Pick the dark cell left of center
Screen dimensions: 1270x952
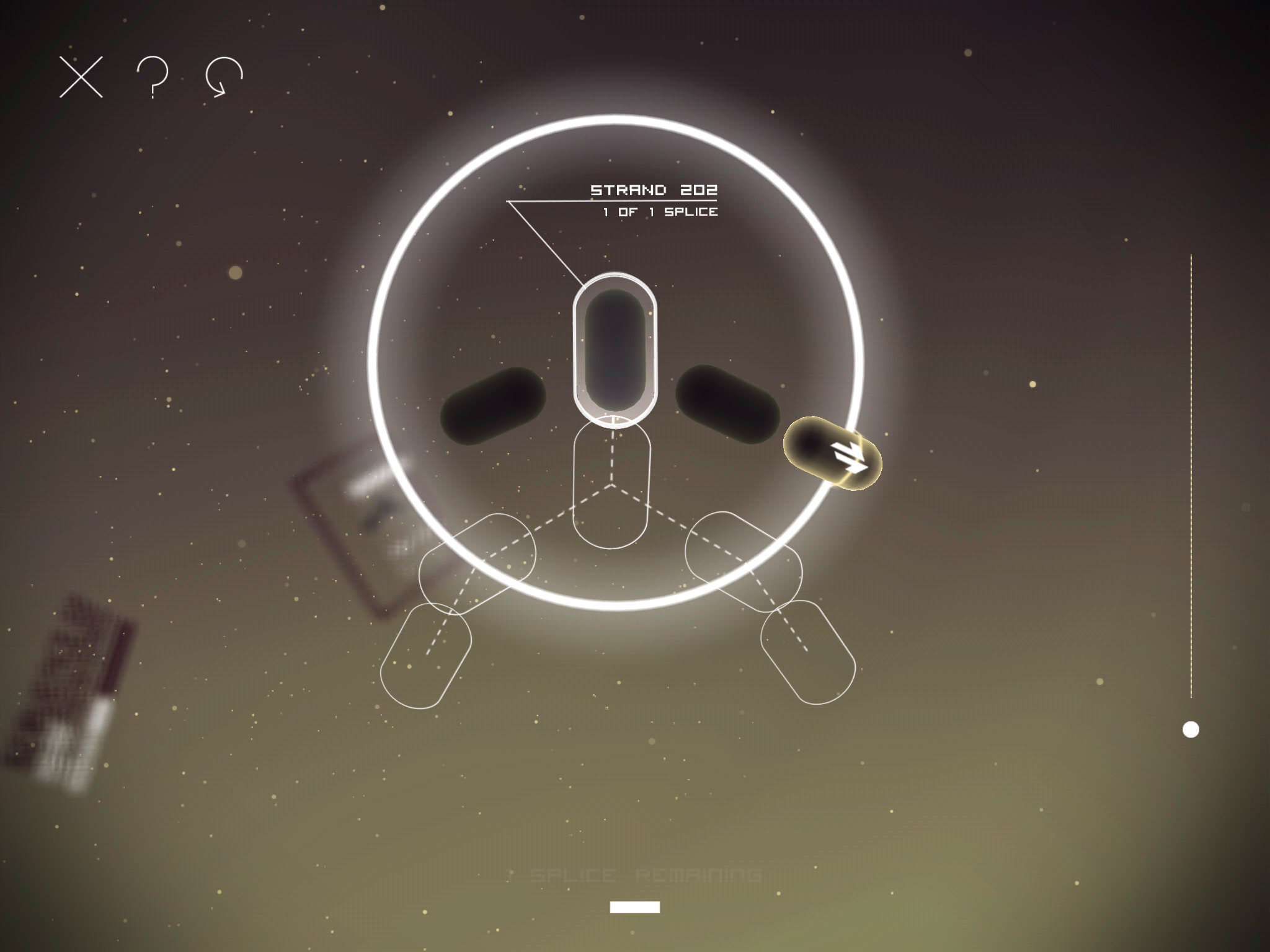(x=493, y=406)
